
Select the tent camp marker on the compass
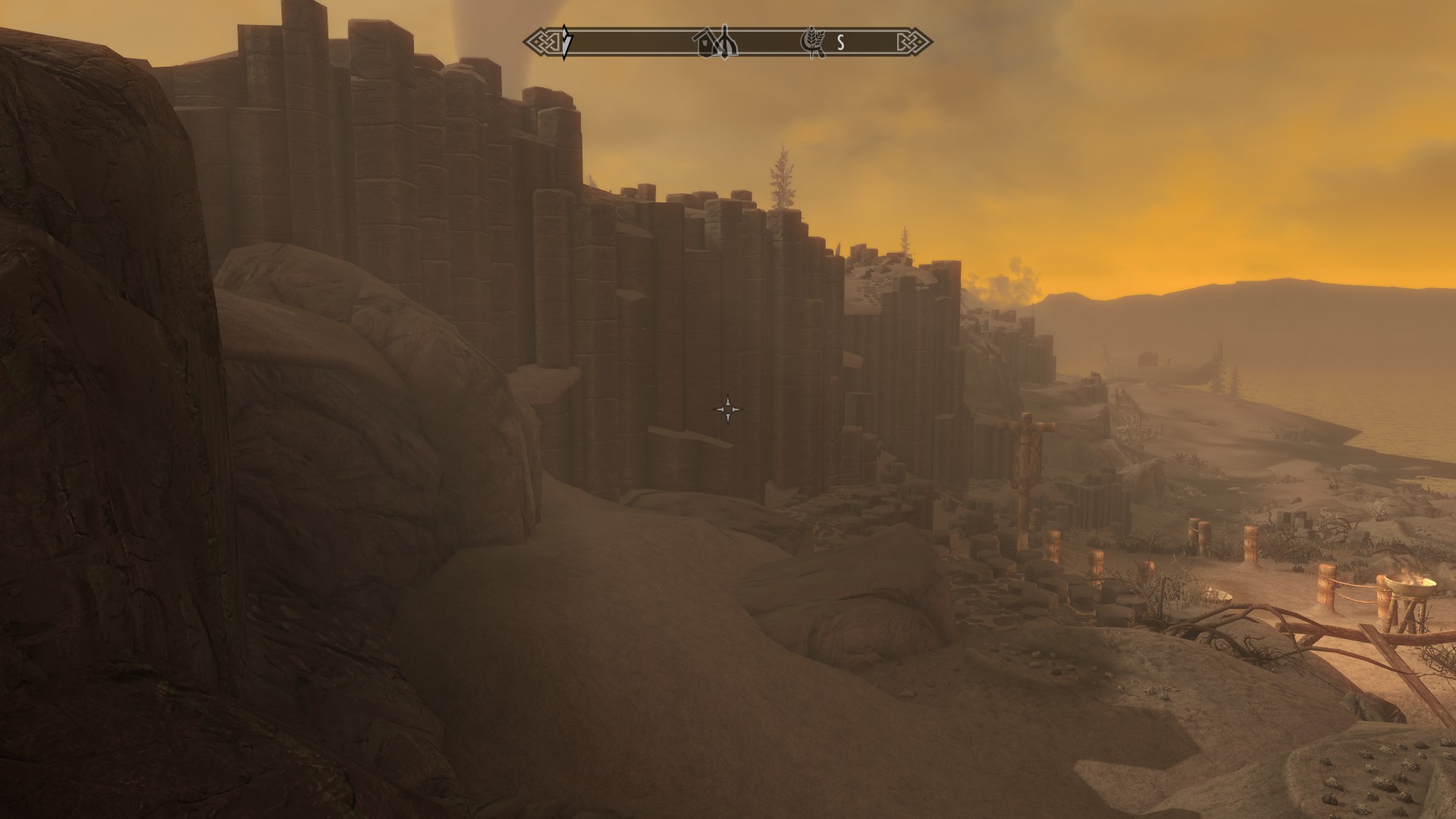tap(727, 42)
